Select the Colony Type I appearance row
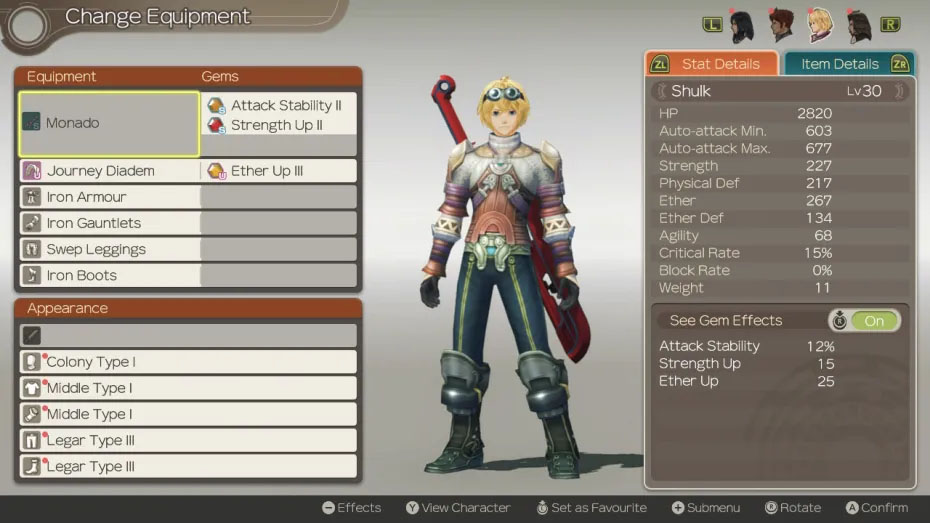 [188, 362]
